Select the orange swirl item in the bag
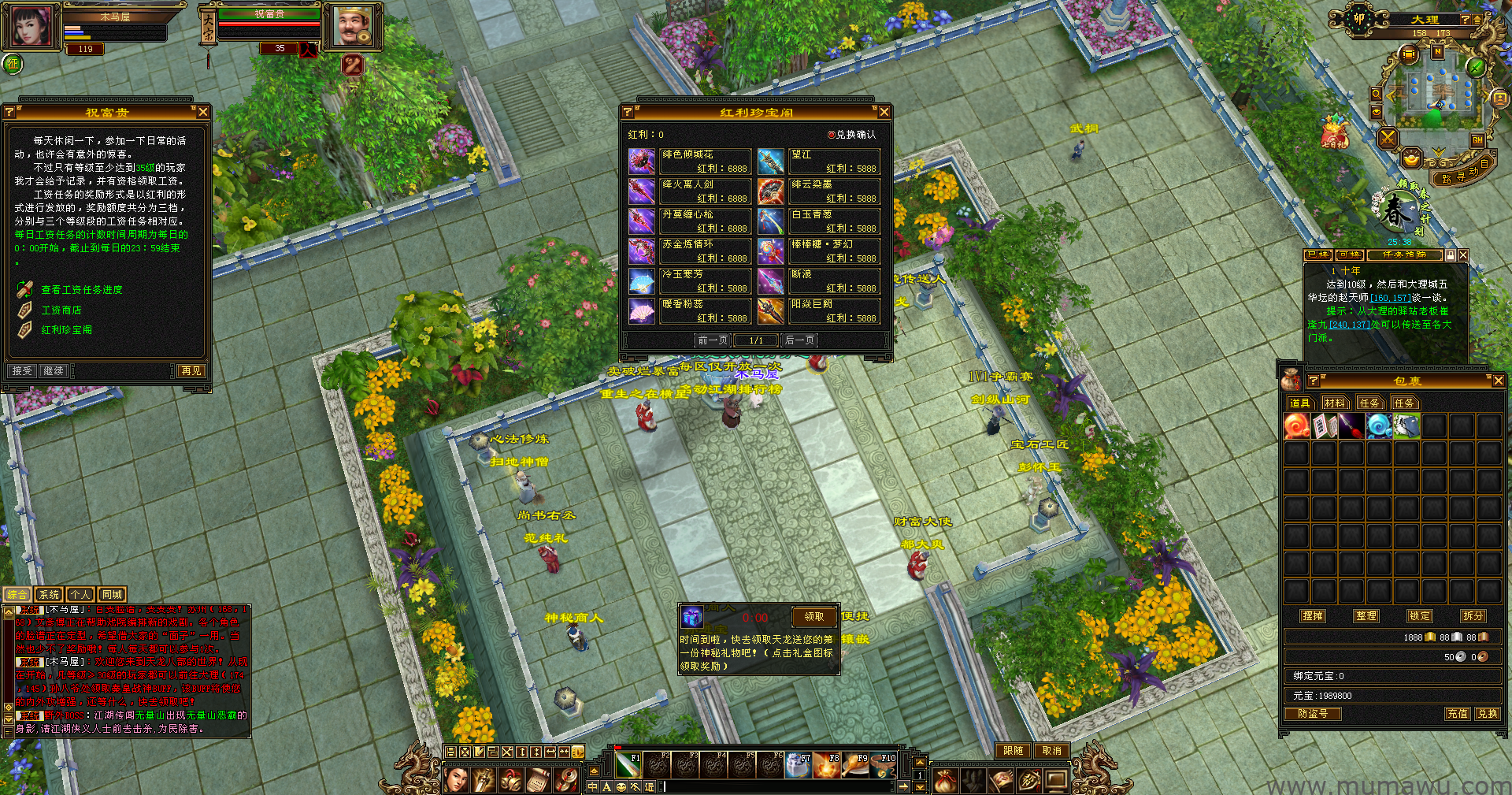Screen dimensions: 1512x795 tap(1296, 426)
